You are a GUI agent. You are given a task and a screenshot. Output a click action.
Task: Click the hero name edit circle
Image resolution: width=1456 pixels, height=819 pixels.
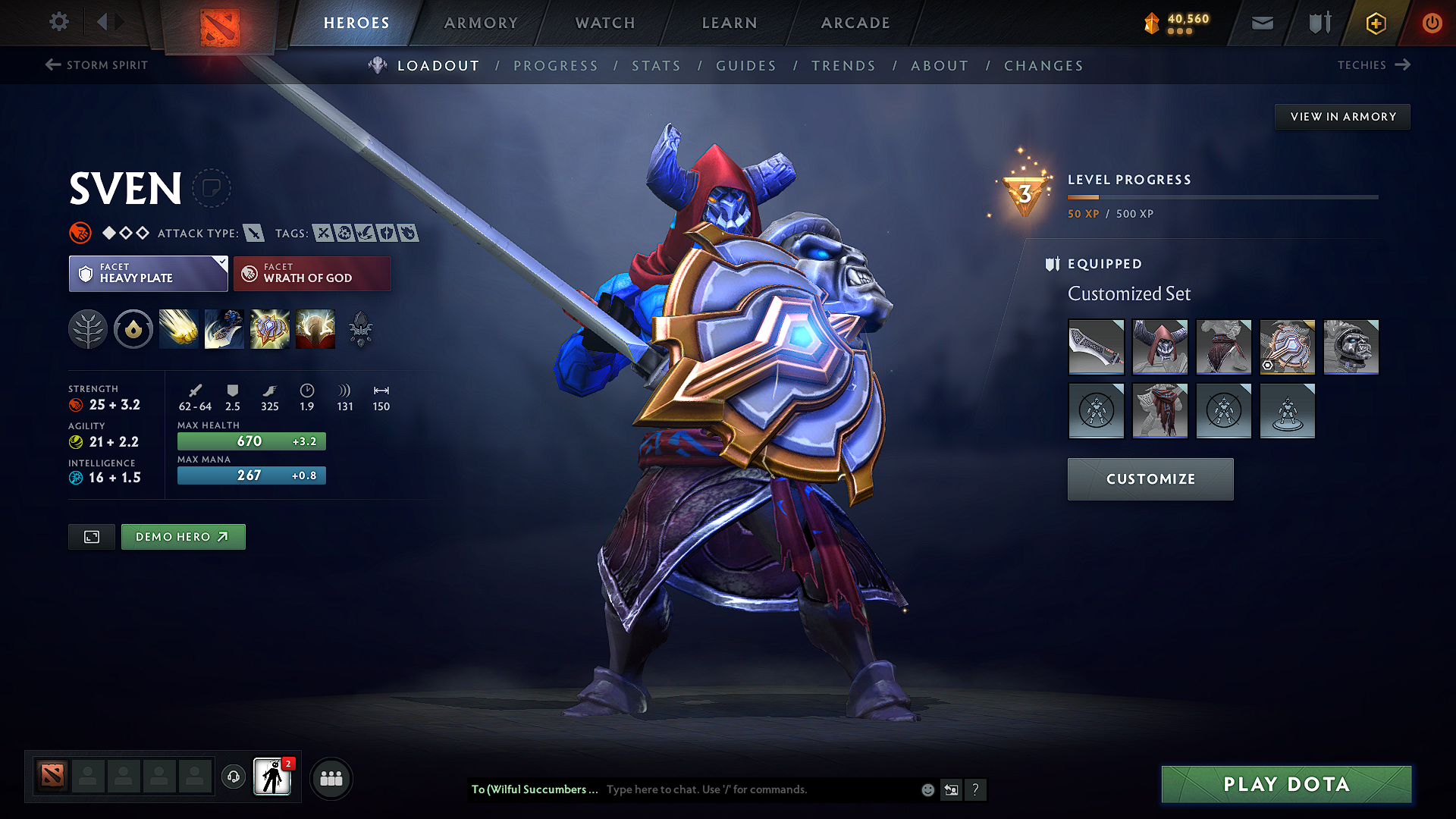(x=212, y=188)
